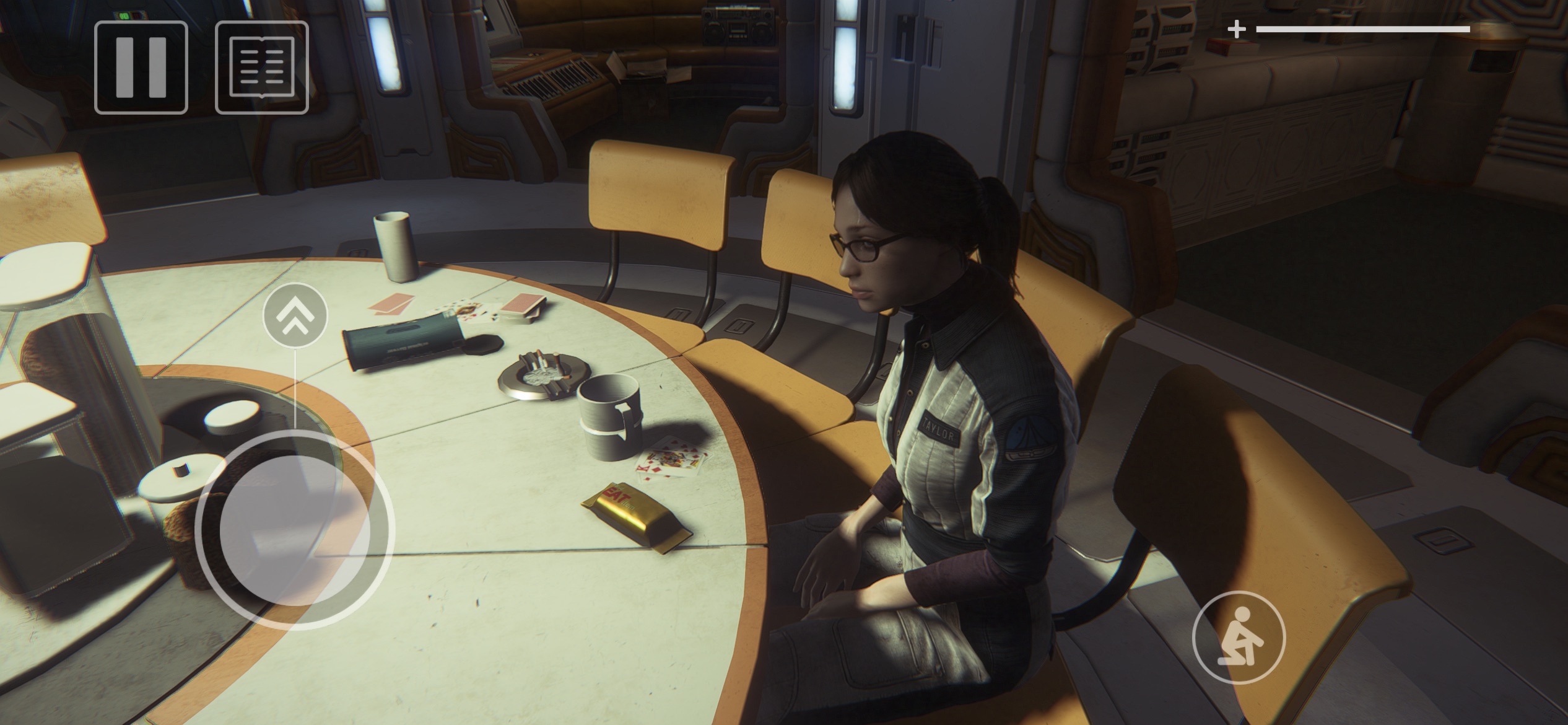
Task: Pause the game
Action: (141, 68)
